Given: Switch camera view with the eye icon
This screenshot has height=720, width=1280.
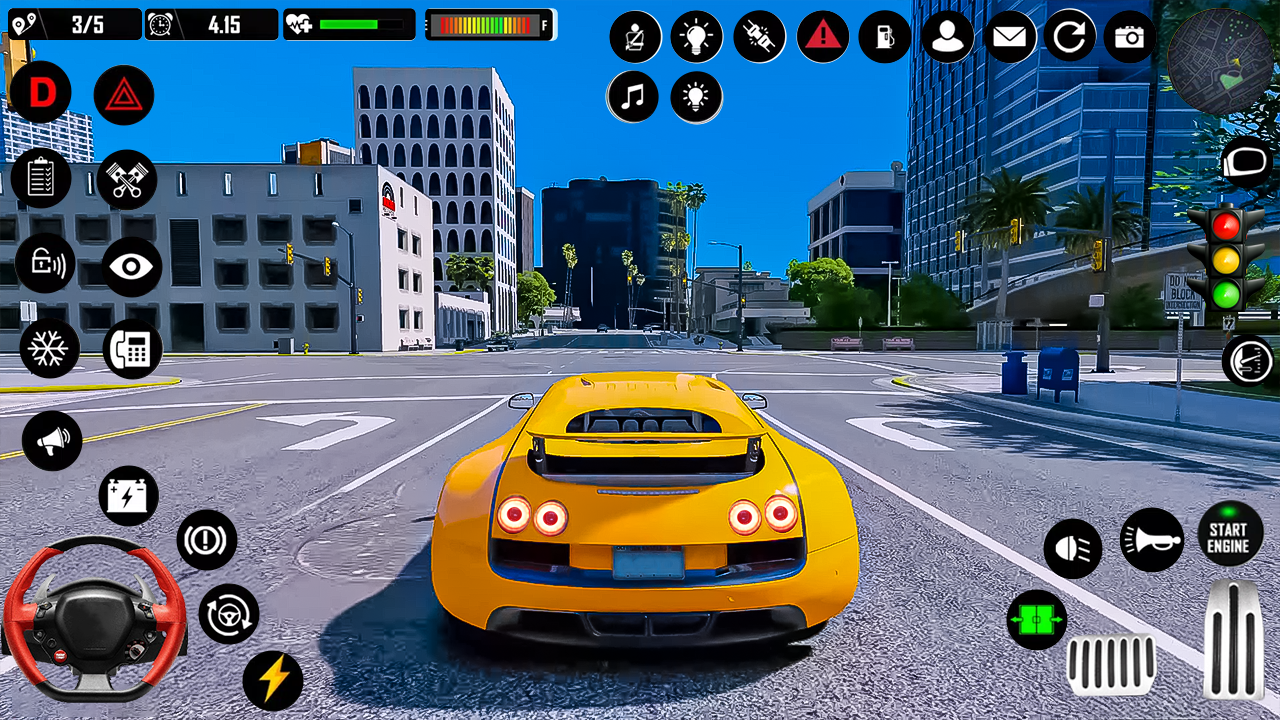Looking at the screenshot, I should pos(123,265).
